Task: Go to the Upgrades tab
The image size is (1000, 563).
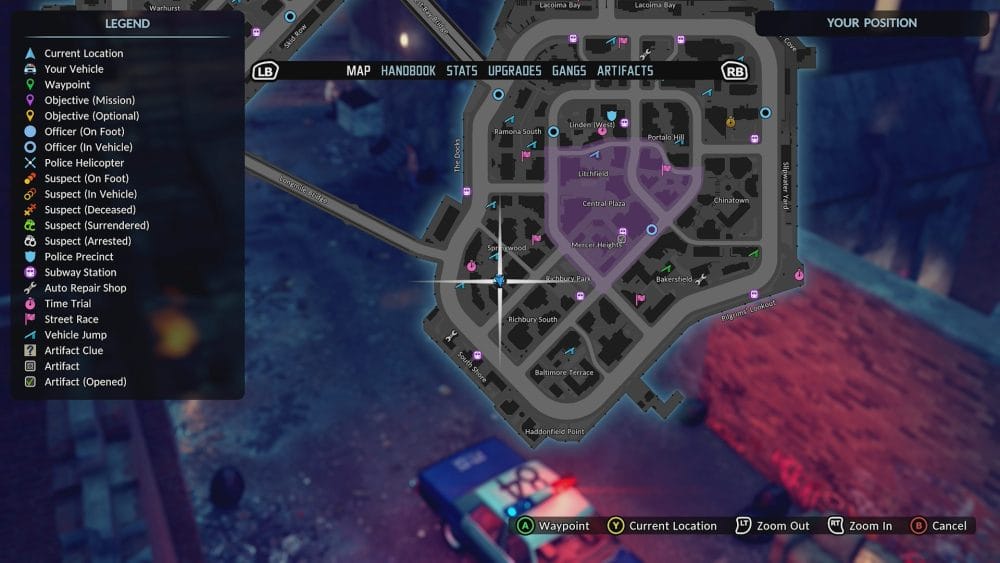Action: click(515, 71)
